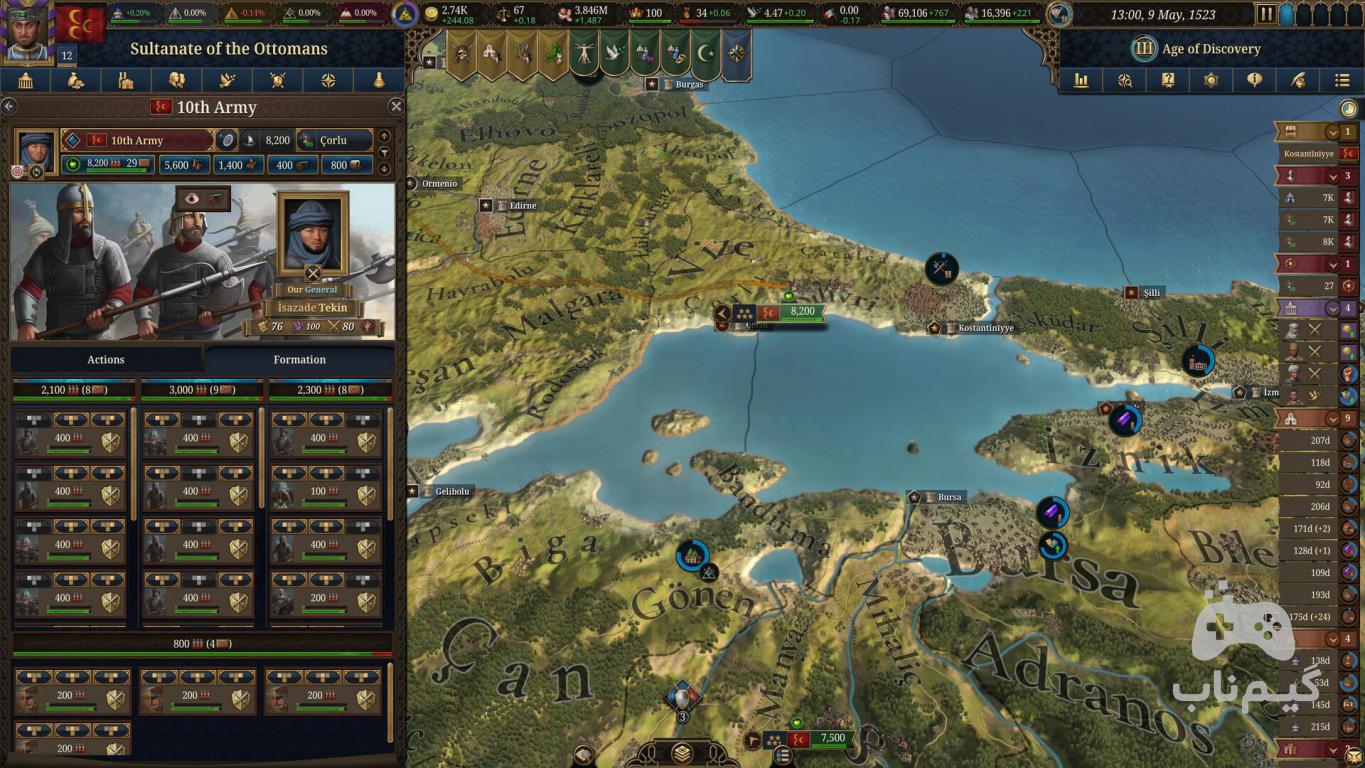This screenshot has width=1365, height=768.
Task: Open the flask research menu icon
Action: (x=379, y=81)
